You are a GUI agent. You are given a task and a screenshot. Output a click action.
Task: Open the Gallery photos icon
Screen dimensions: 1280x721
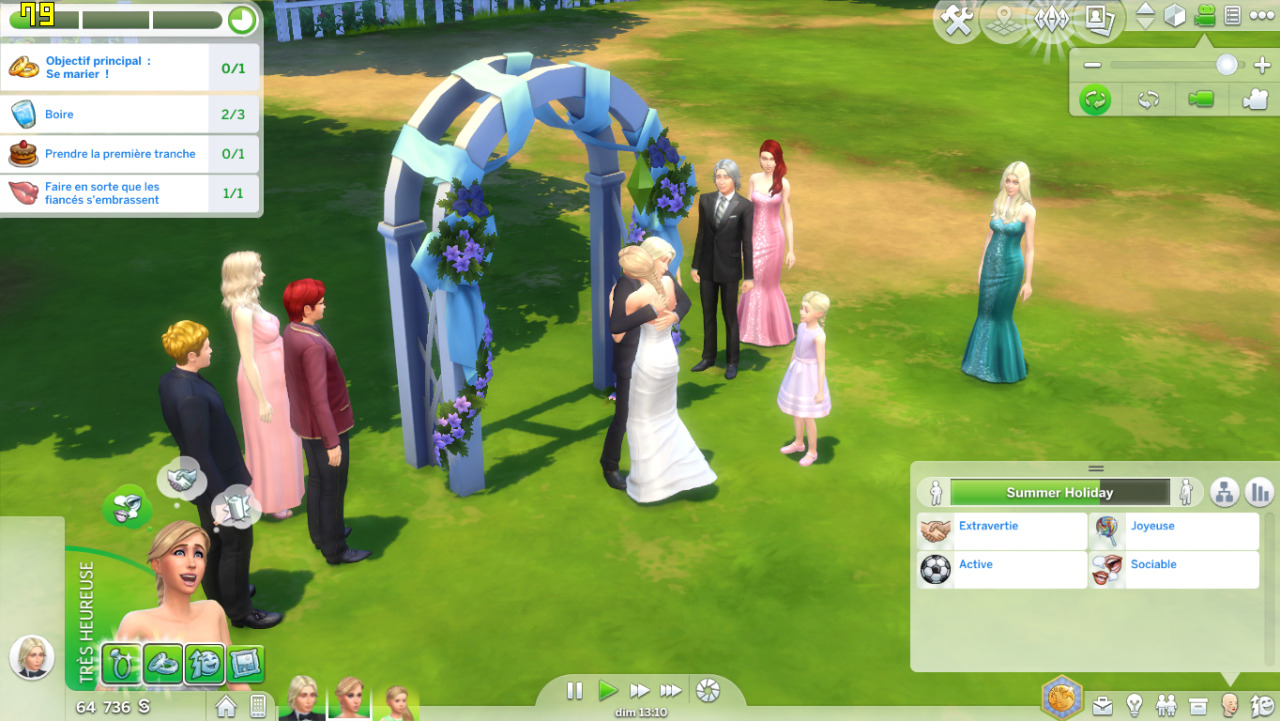[1100, 20]
